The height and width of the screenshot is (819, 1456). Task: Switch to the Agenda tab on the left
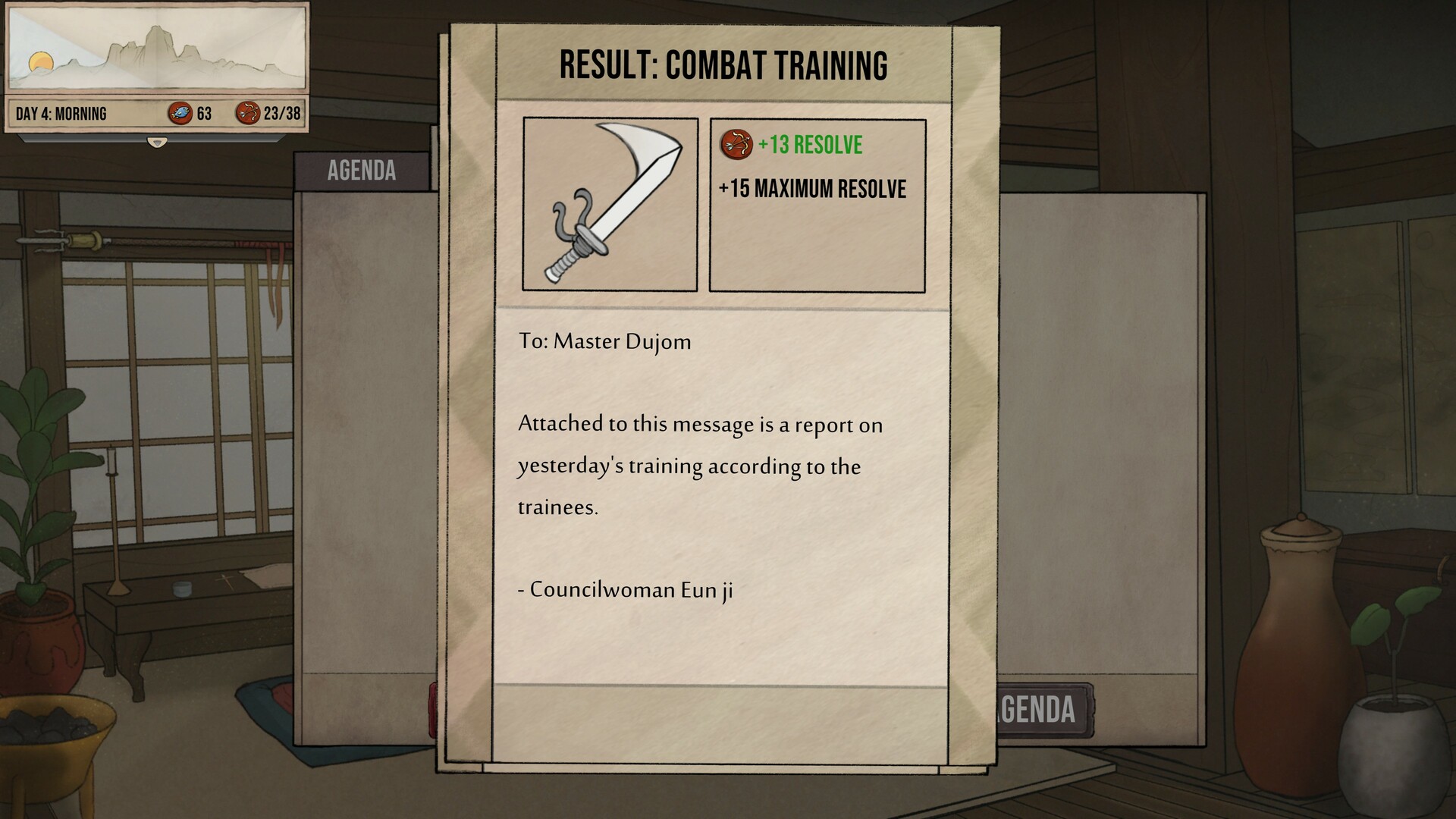[x=360, y=170]
